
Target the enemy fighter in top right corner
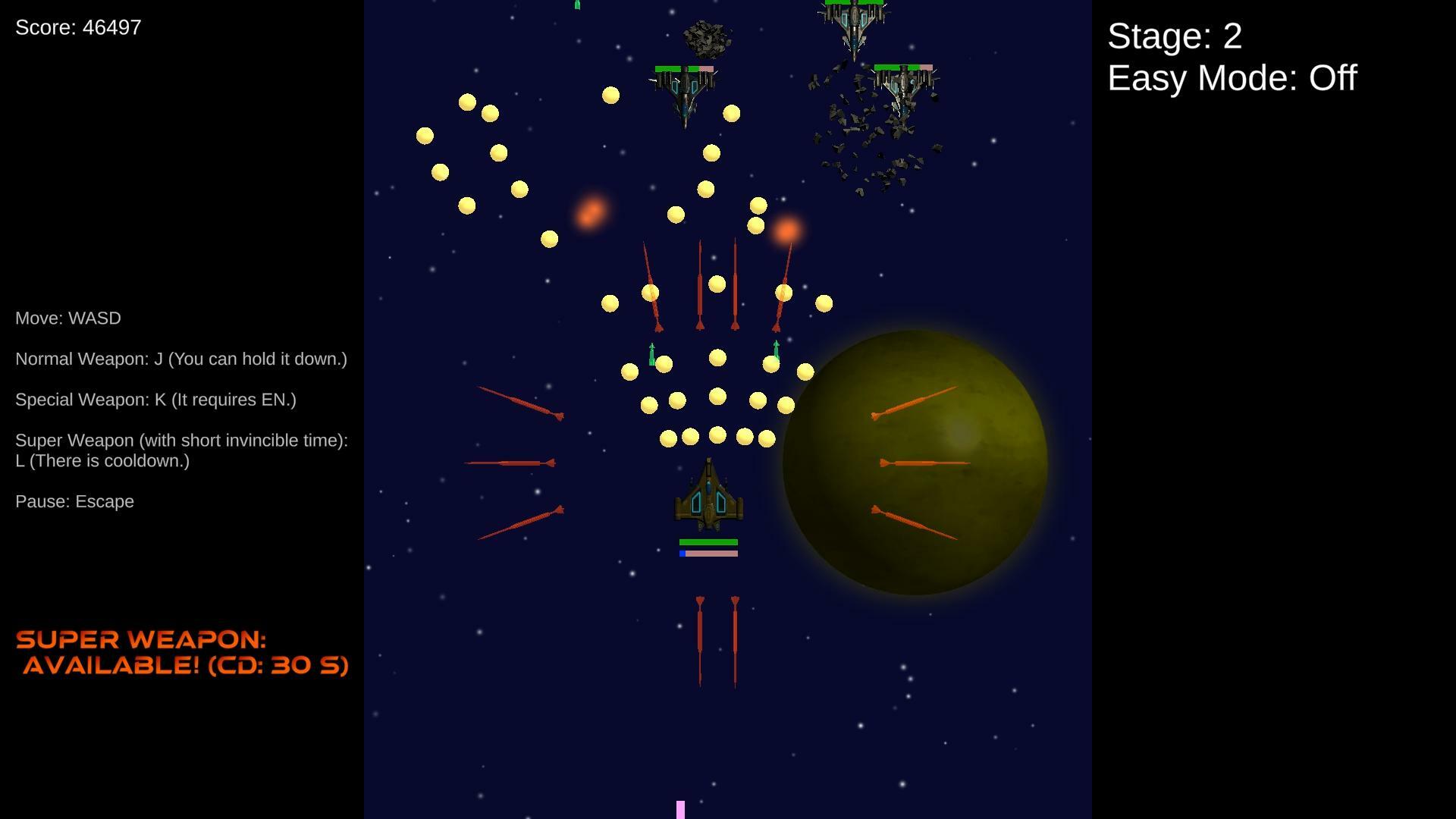(x=902, y=83)
